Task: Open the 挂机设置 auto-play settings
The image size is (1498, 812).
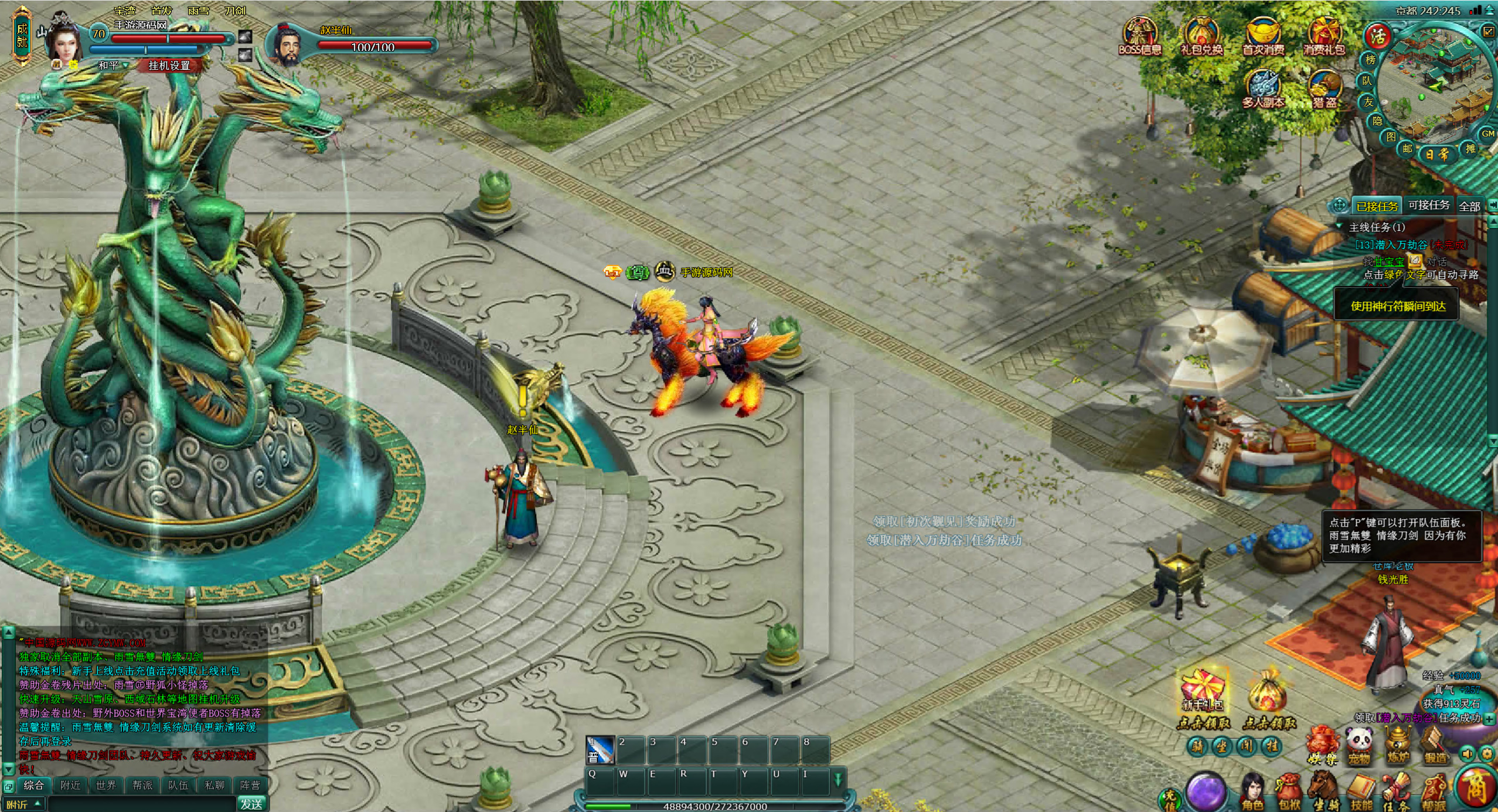Action: tap(169, 65)
